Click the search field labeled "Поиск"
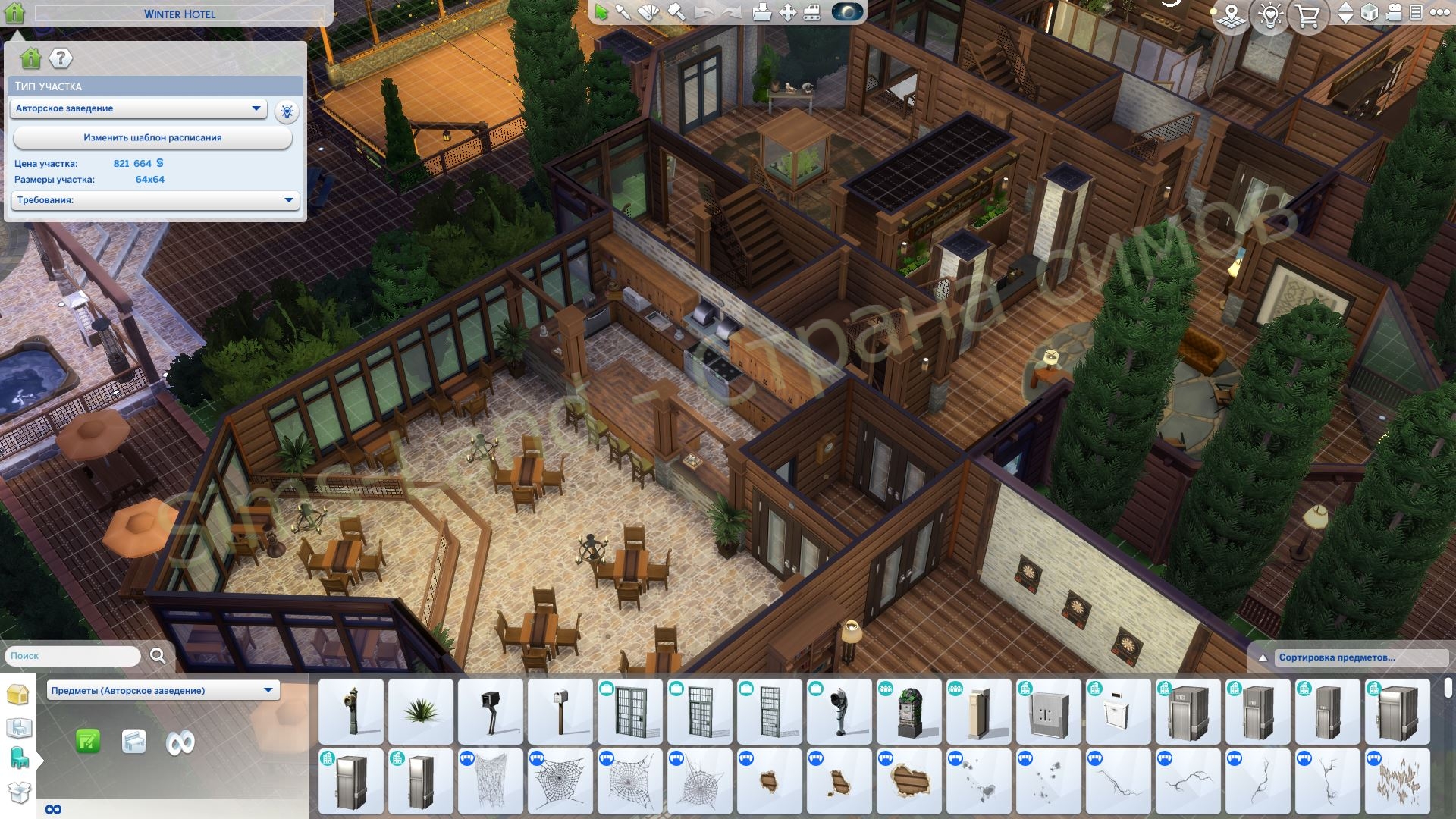This screenshot has height=819, width=1456. [73, 656]
